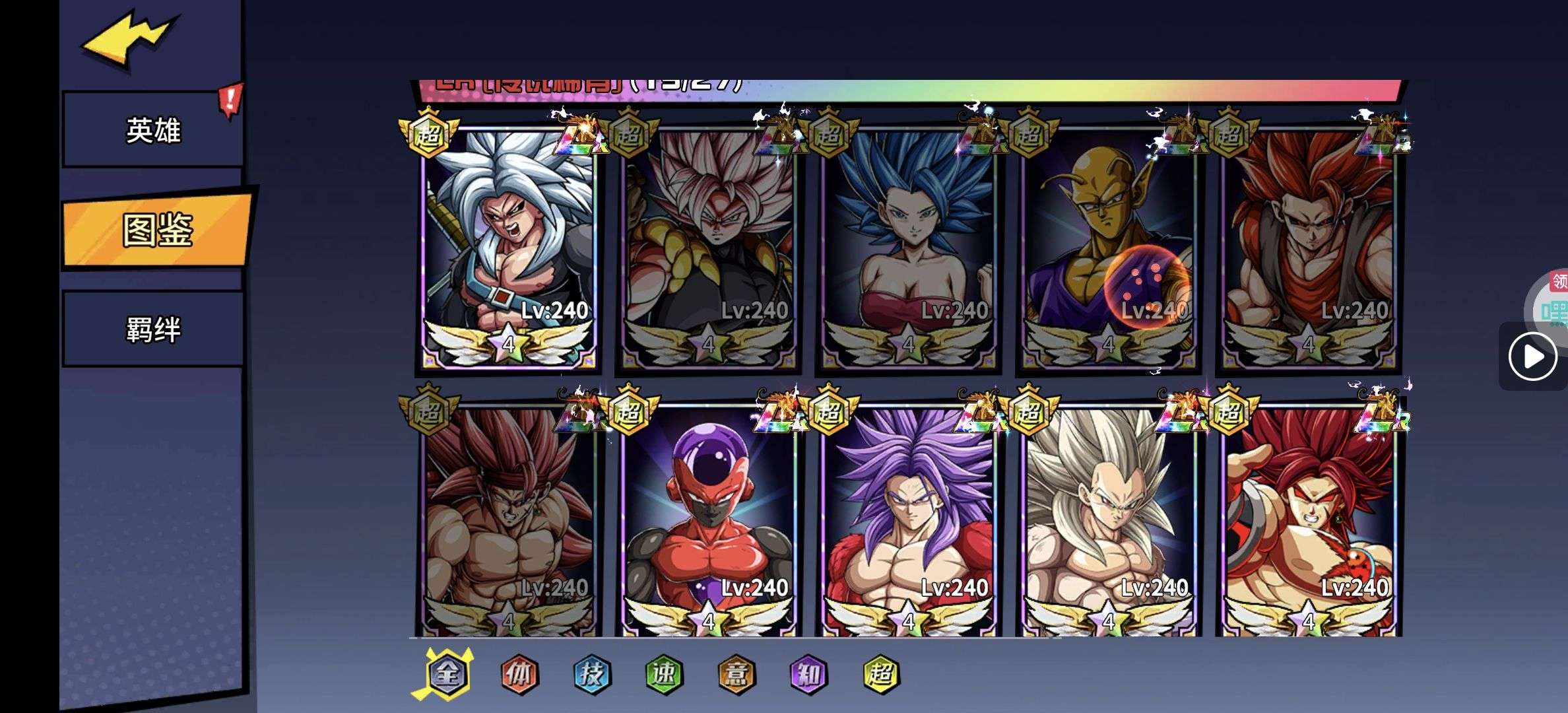Select the long silver-haired hero card

click(x=1109, y=522)
